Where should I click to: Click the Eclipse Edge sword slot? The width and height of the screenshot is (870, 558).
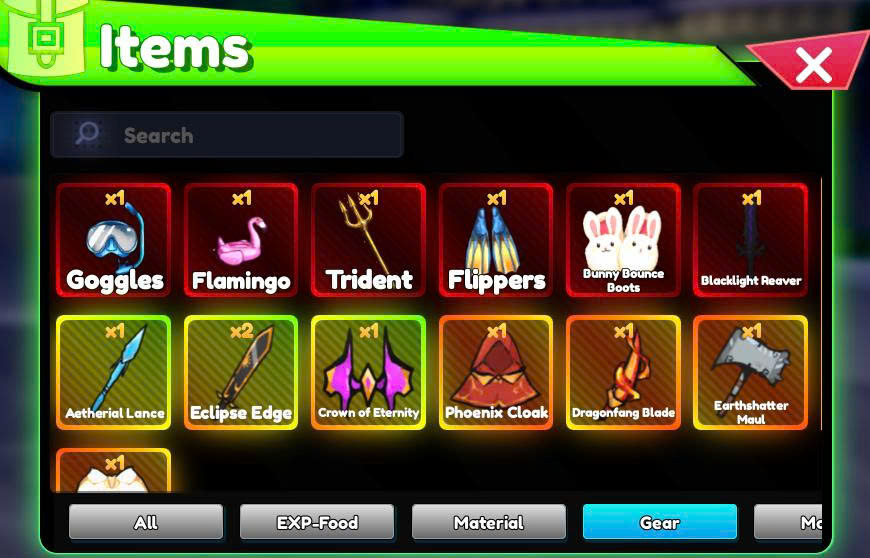coord(241,372)
